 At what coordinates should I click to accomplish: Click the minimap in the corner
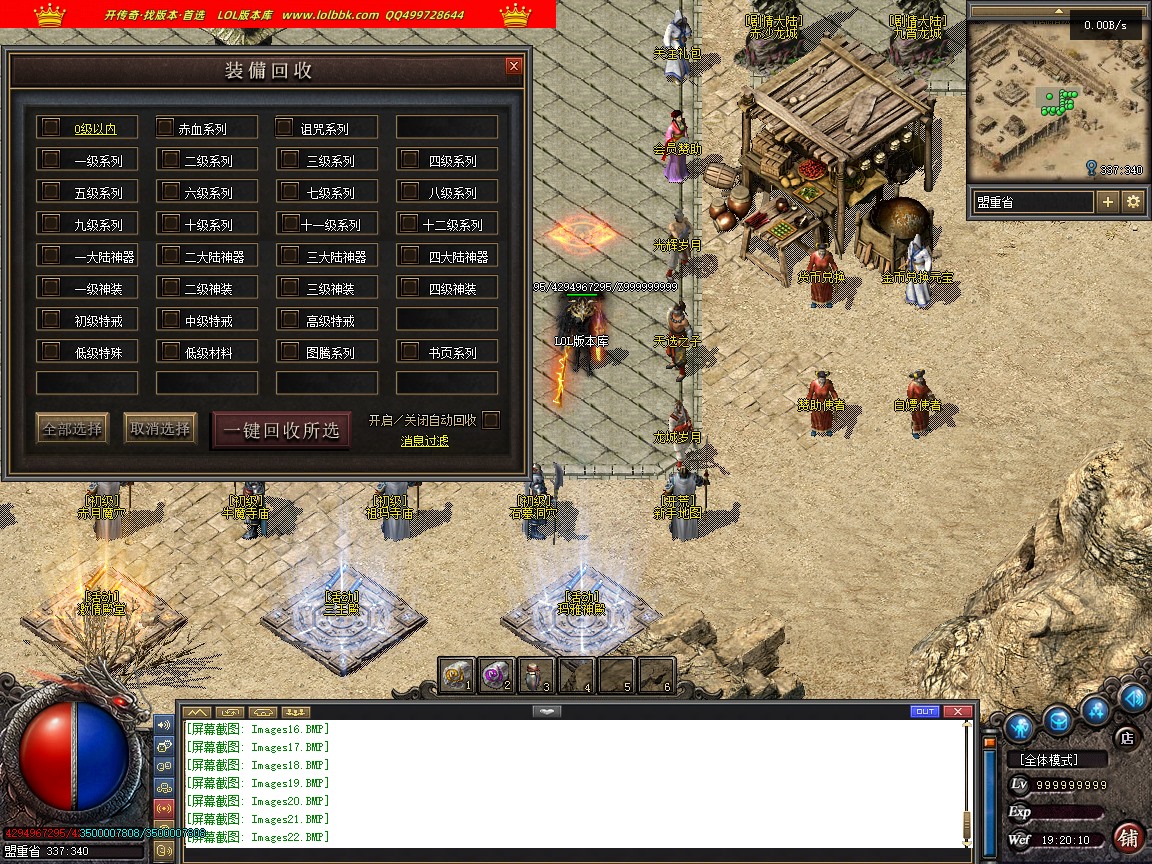1056,97
